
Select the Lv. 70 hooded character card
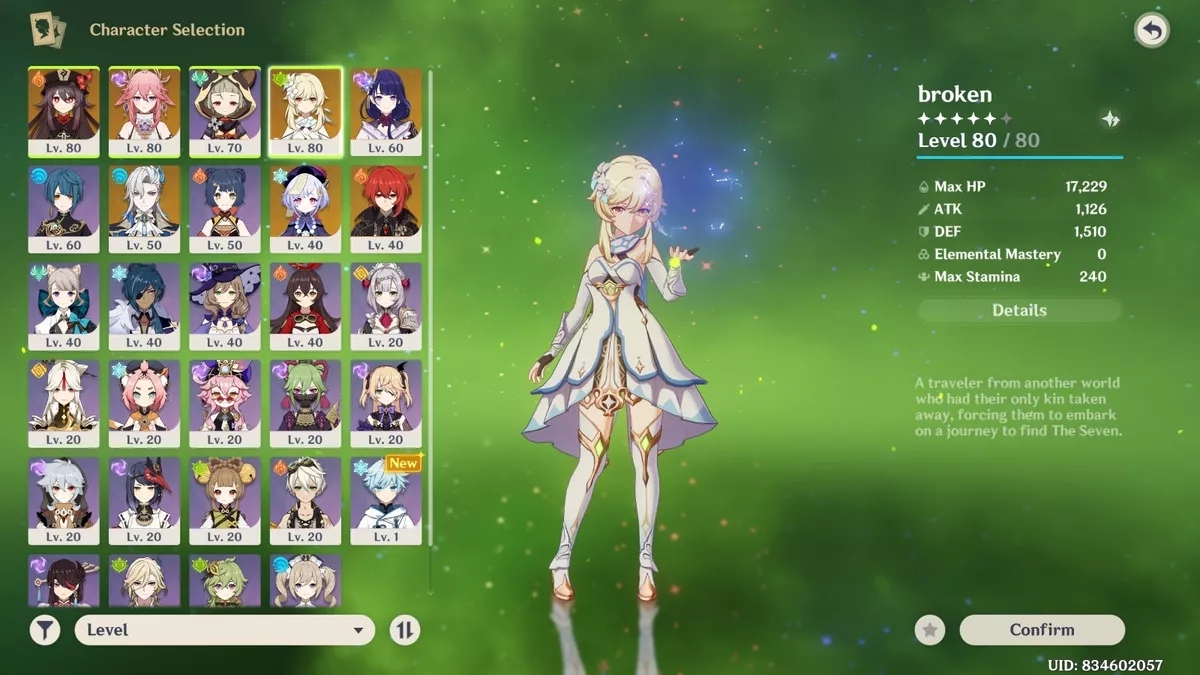pyautogui.click(x=225, y=112)
